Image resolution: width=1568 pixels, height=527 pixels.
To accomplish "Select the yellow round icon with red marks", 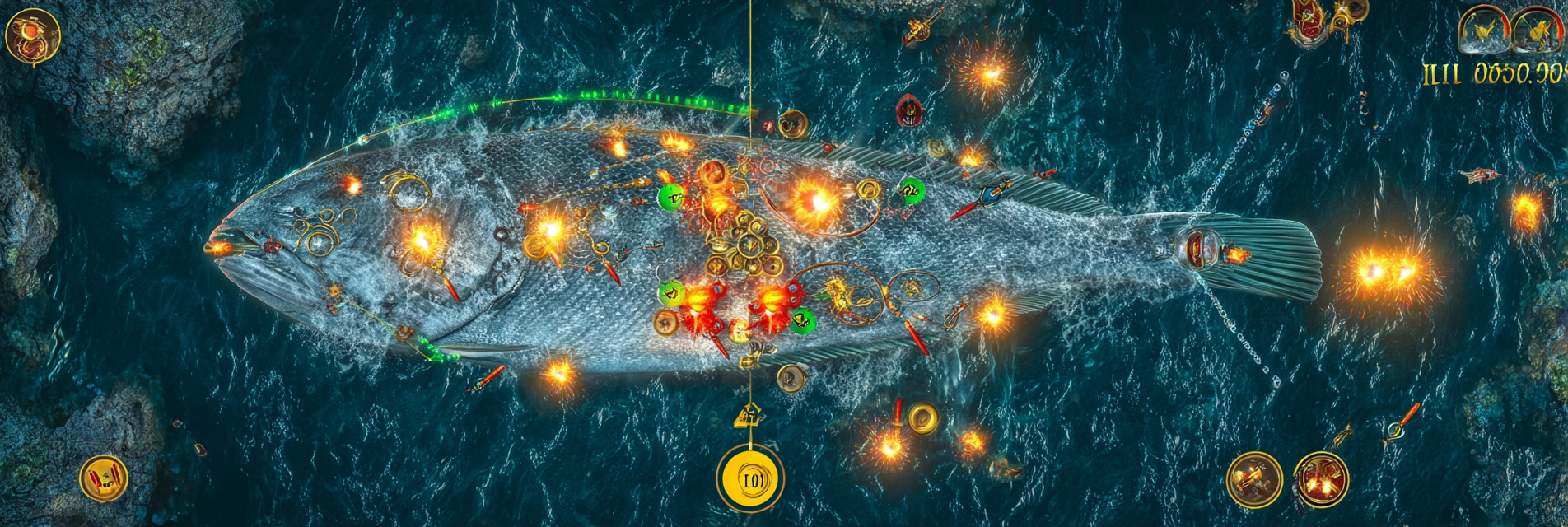I will tap(105, 478).
